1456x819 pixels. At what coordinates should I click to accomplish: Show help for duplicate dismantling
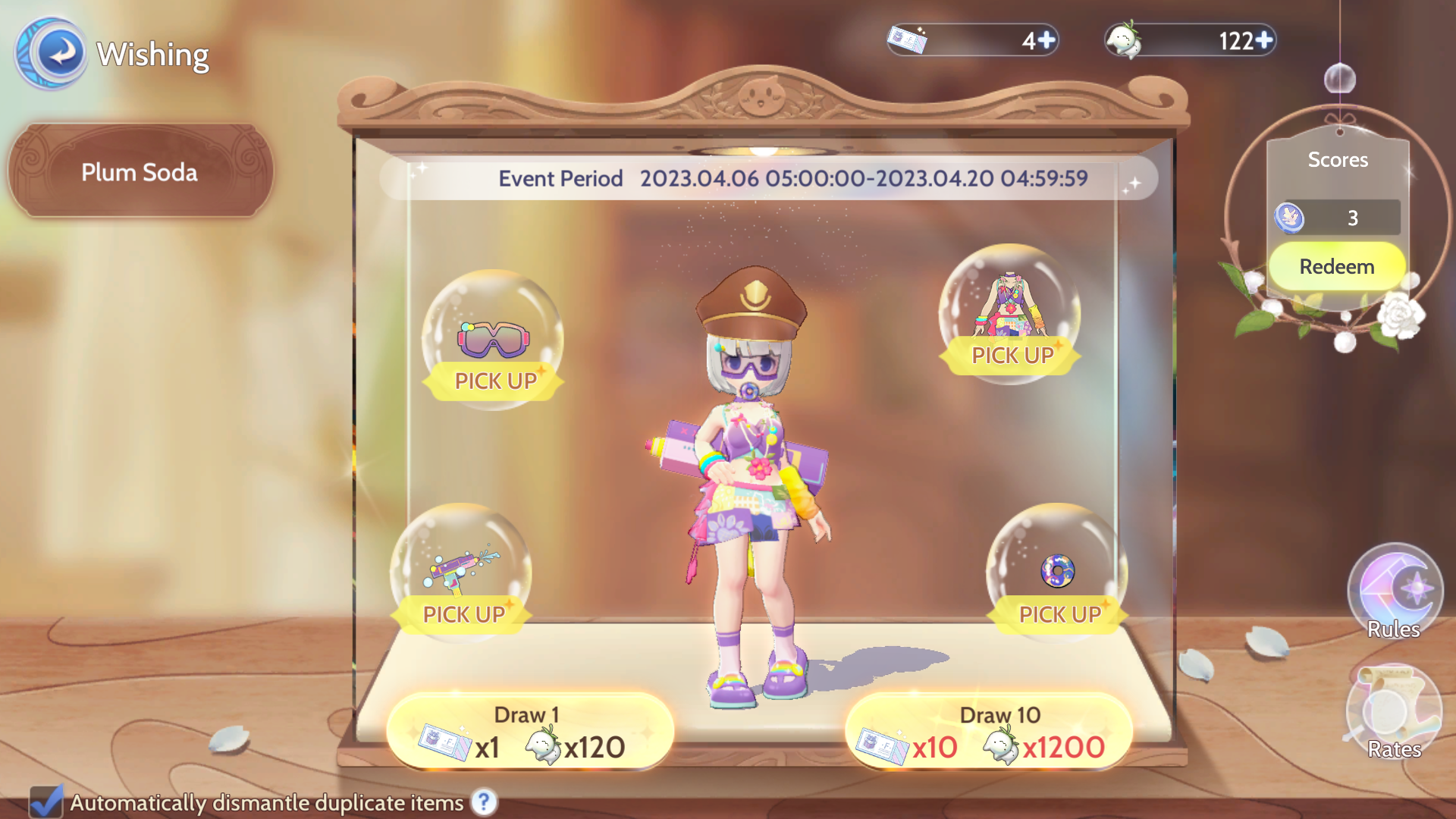(484, 802)
